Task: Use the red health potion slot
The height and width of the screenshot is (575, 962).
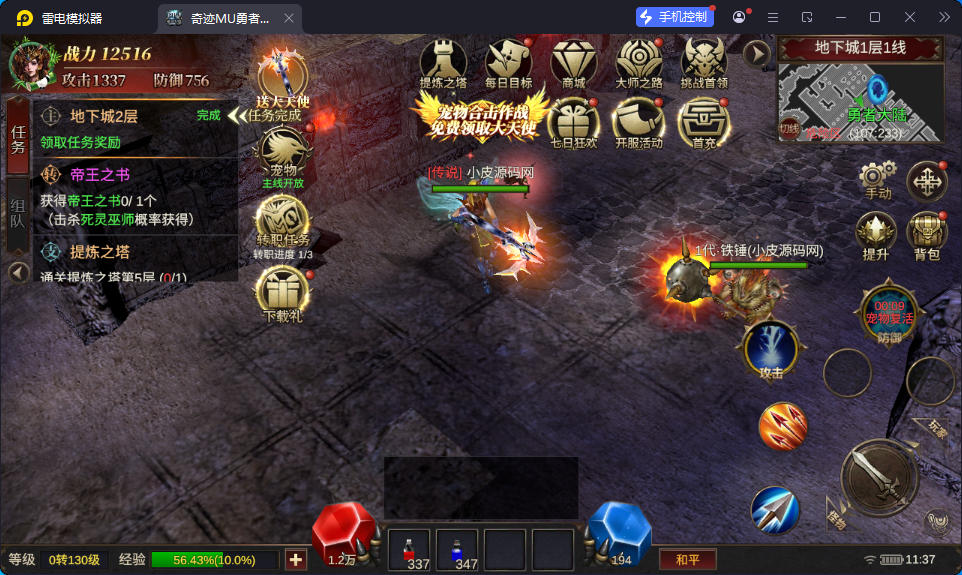Action: click(408, 550)
